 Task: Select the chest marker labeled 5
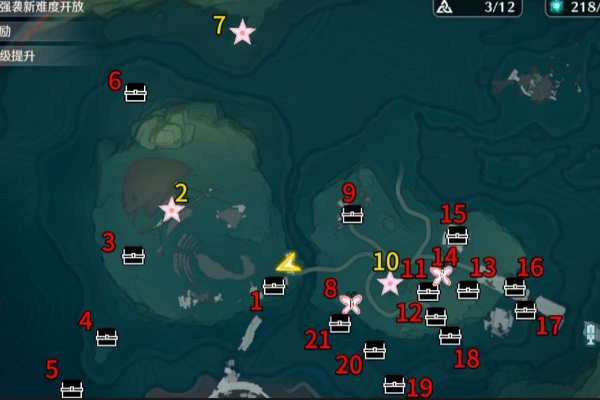click(72, 388)
